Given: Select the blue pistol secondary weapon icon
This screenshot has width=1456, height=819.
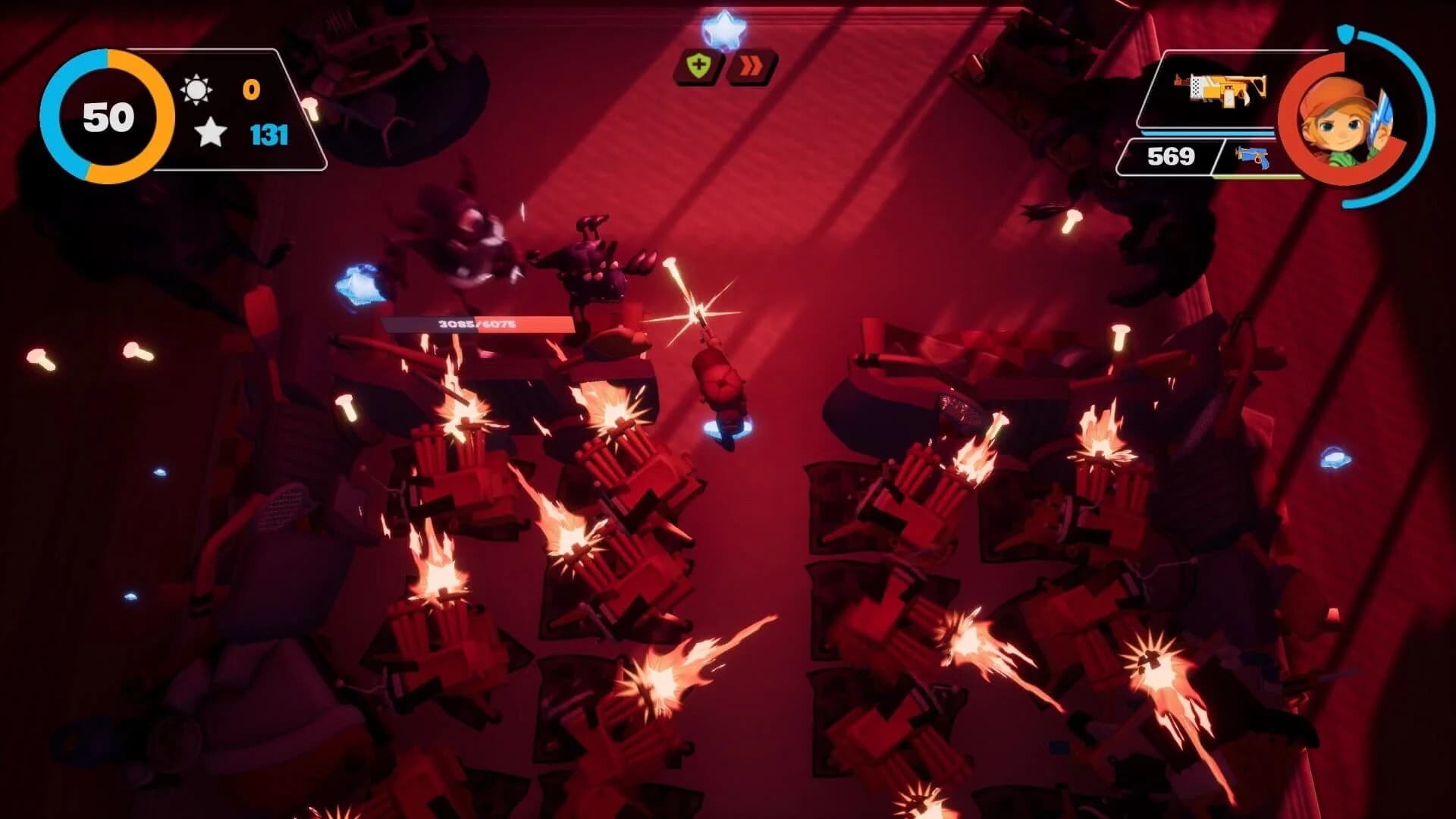Looking at the screenshot, I should click(1252, 158).
